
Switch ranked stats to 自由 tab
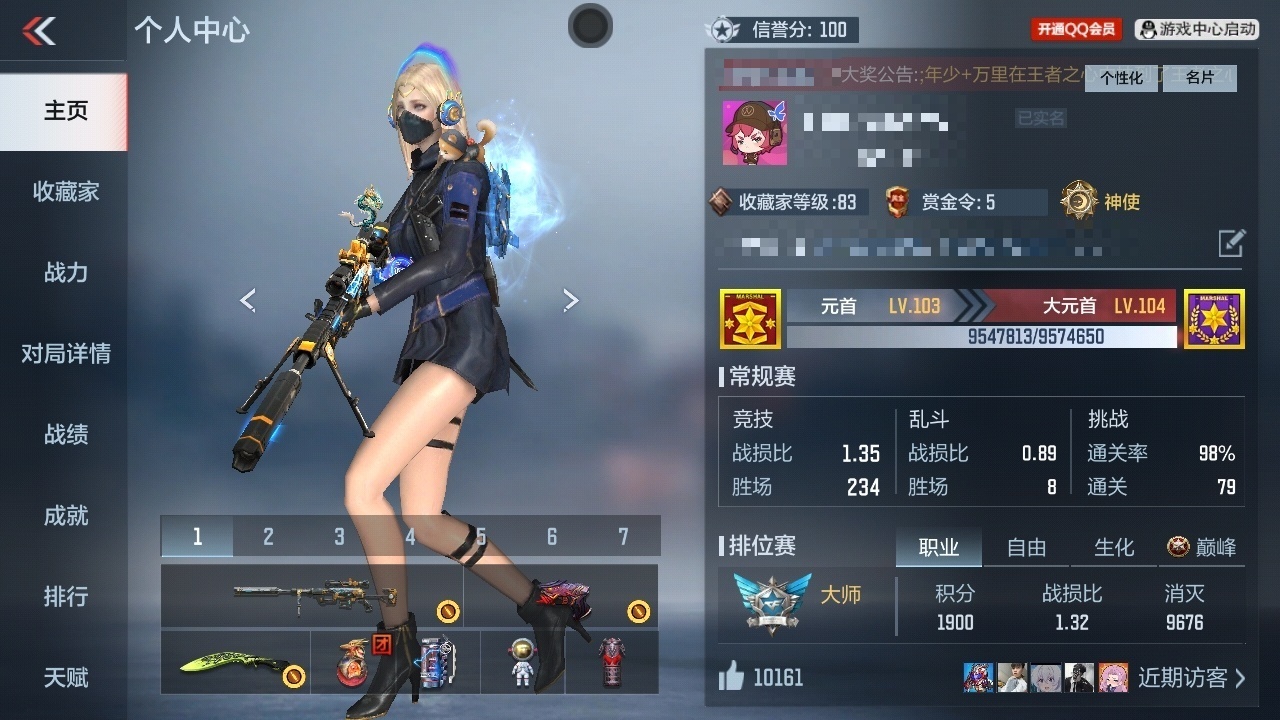[1026, 547]
